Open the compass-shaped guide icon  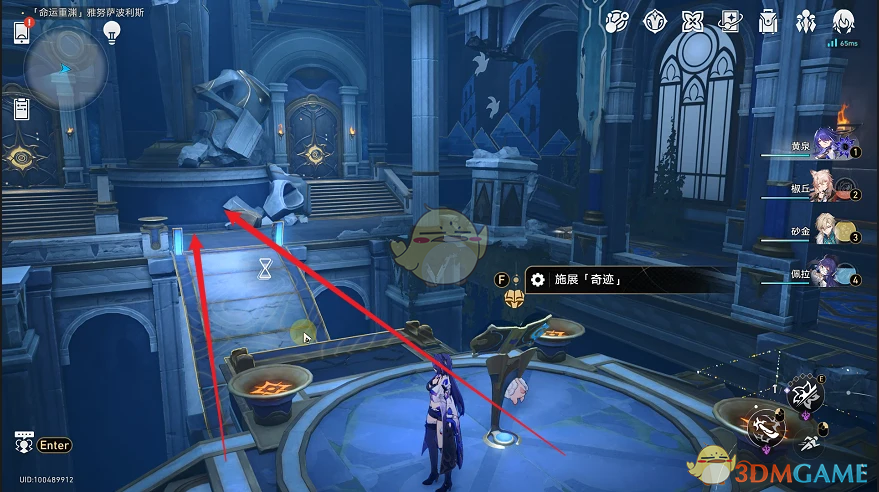(x=655, y=22)
